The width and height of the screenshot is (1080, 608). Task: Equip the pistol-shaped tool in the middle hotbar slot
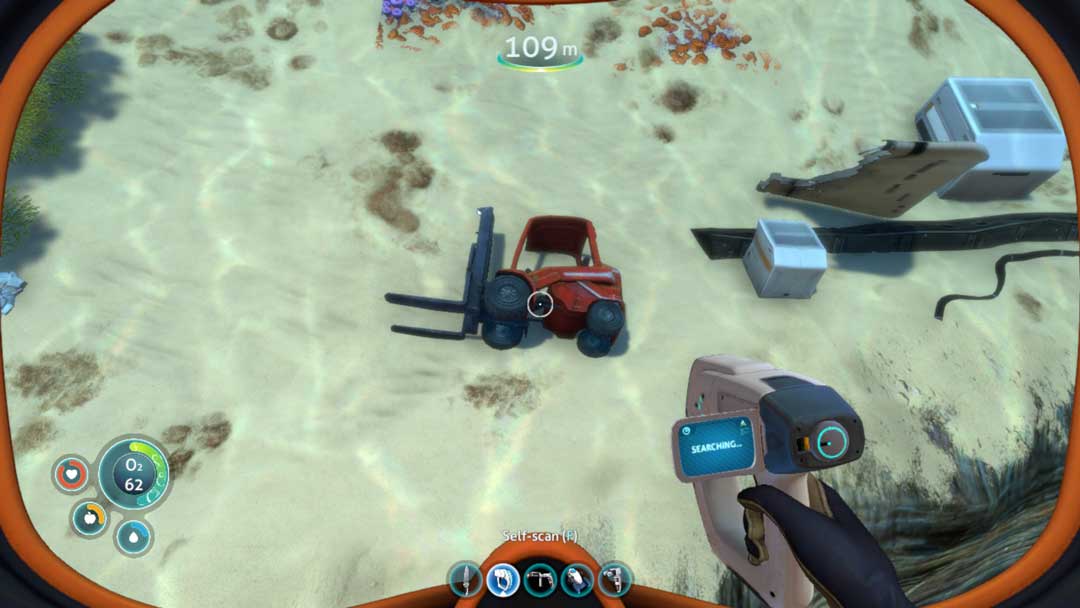[540, 579]
